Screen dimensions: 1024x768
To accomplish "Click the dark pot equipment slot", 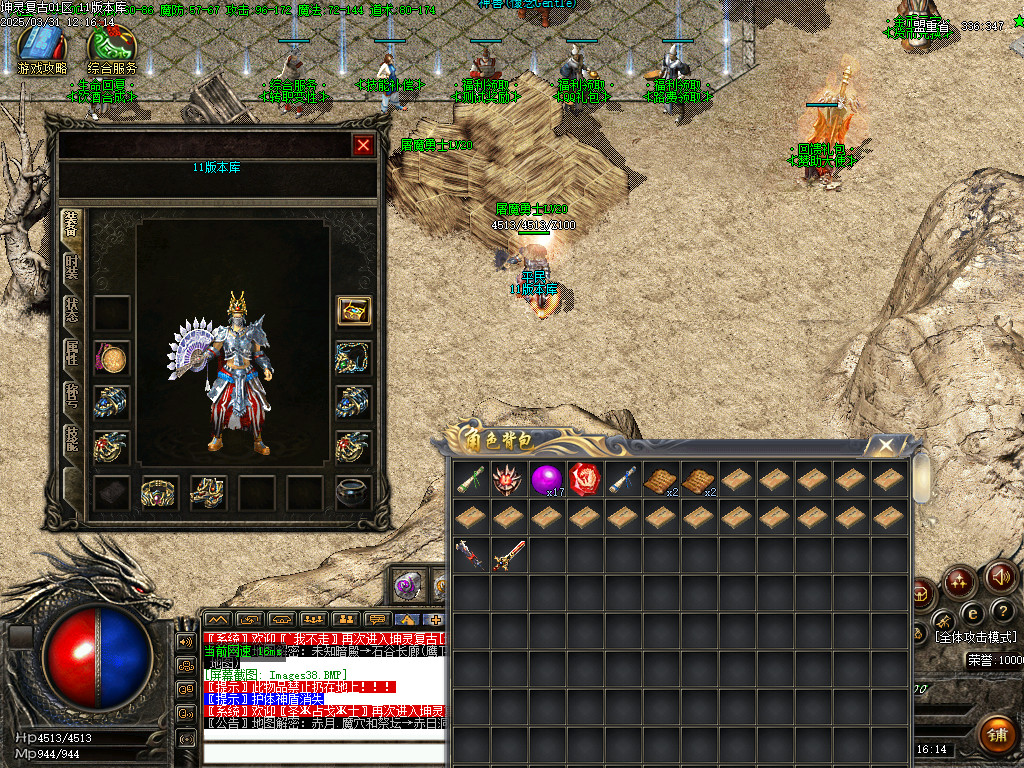I will pos(353,492).
